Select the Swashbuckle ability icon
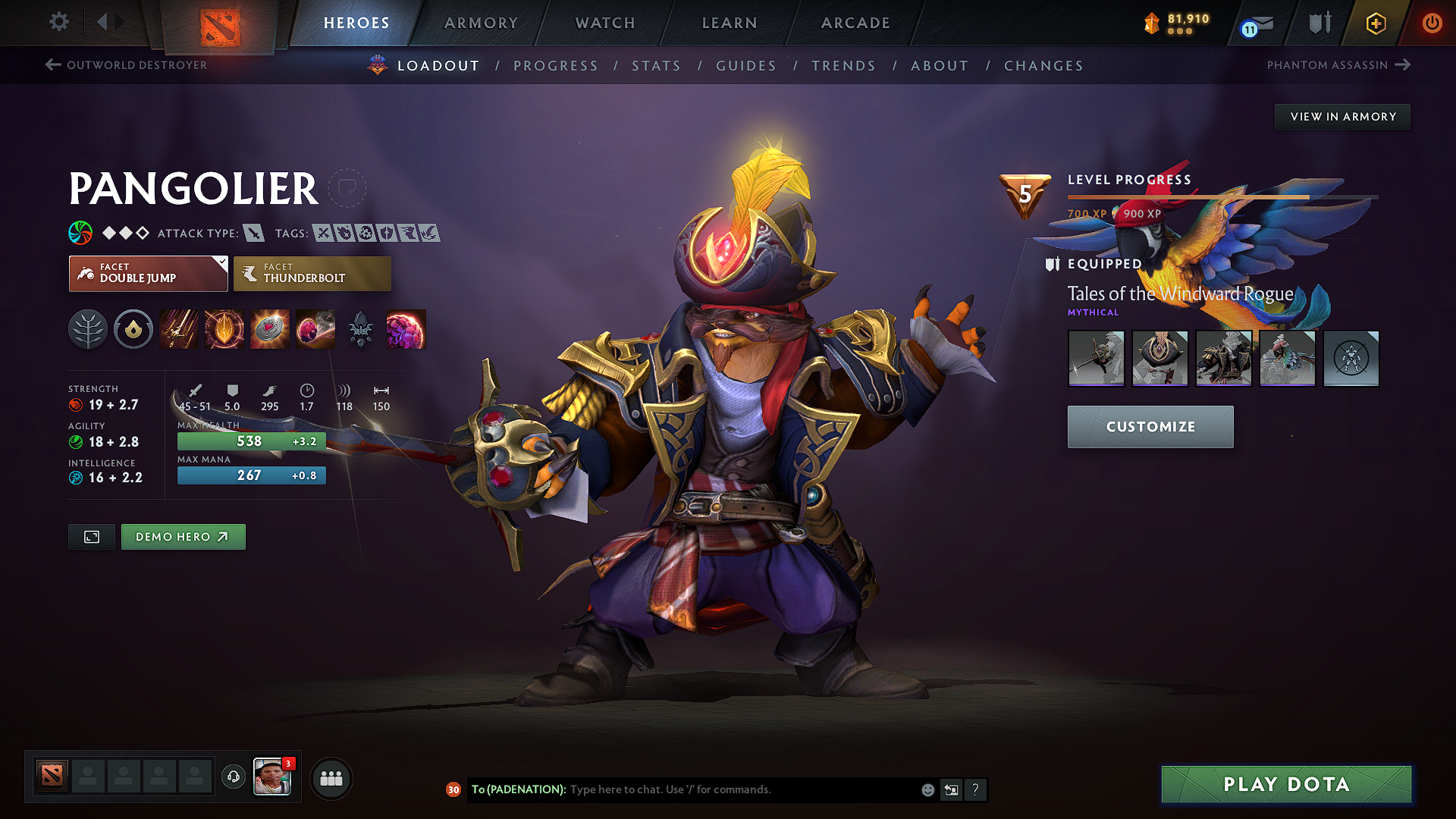This screenshot has height=819, width=1456. click(178, 329)
